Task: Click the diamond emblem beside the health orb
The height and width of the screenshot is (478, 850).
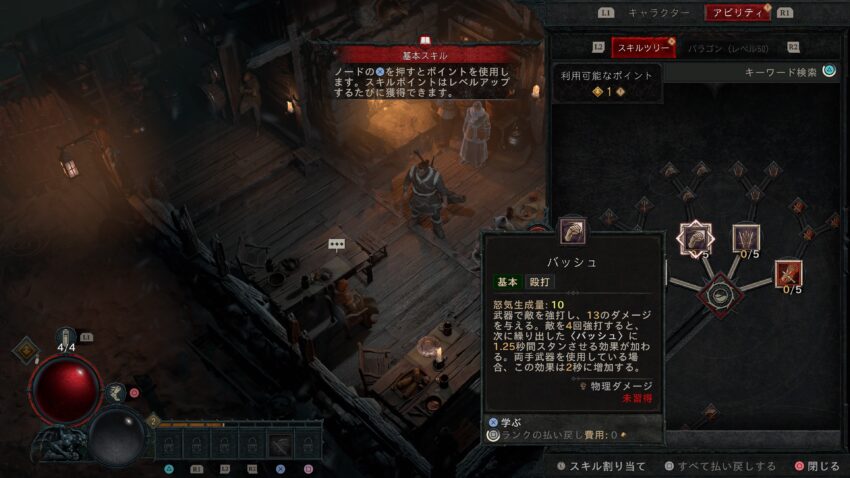Action: tap(25, 350)
